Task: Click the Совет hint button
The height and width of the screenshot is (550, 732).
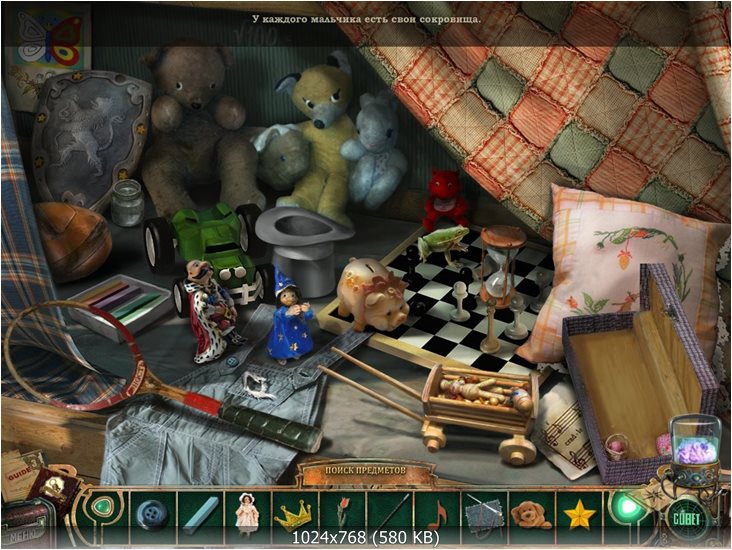Action: point(685,520)
